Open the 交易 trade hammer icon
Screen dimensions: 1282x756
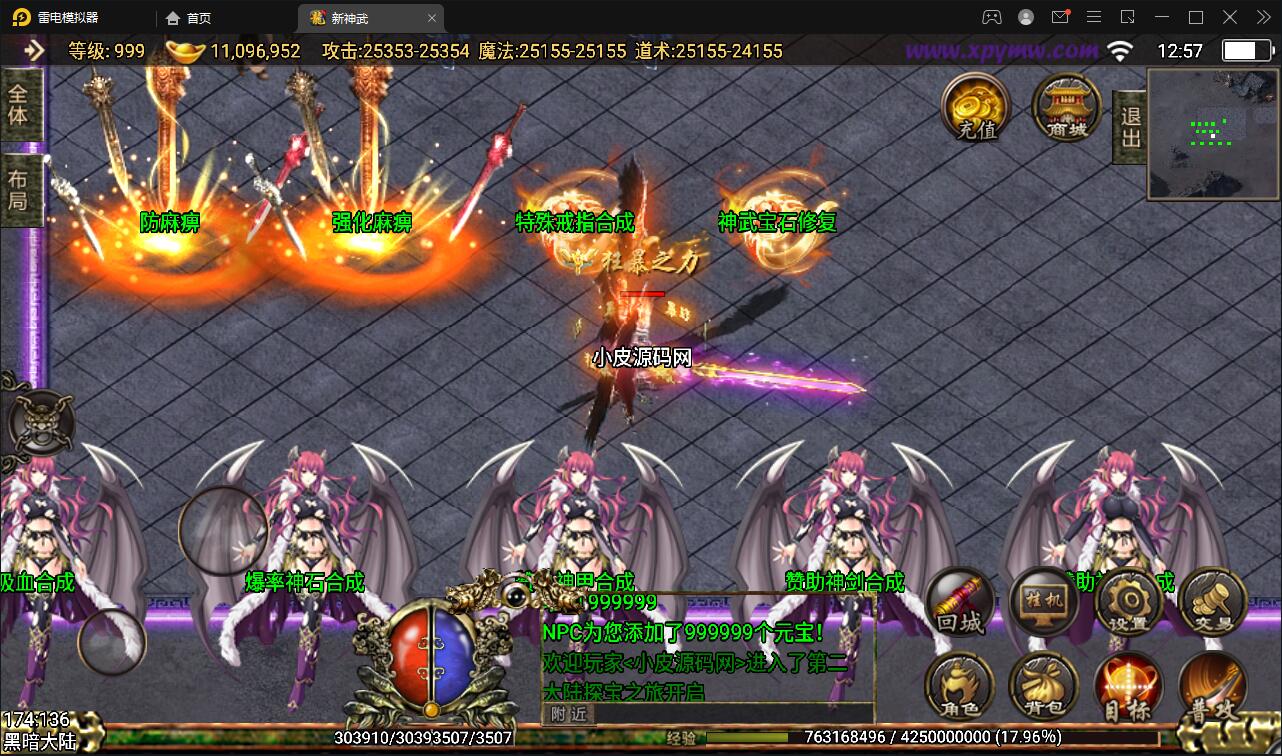(x=1212, y=602)
